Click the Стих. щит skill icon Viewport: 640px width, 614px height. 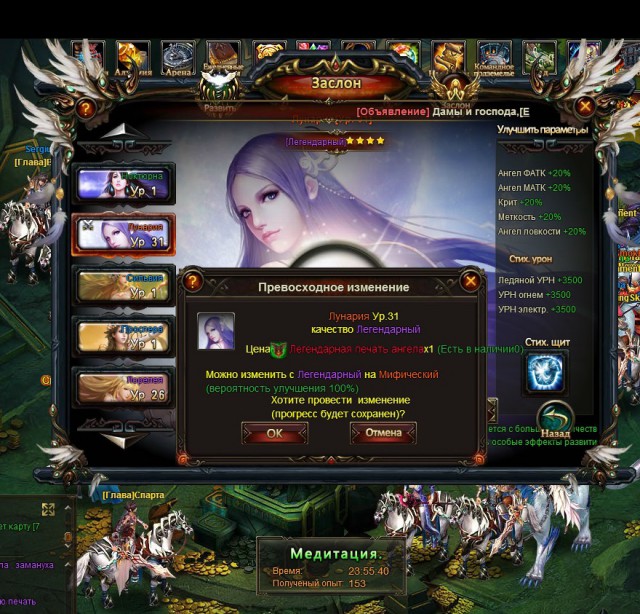coord(545,372)
